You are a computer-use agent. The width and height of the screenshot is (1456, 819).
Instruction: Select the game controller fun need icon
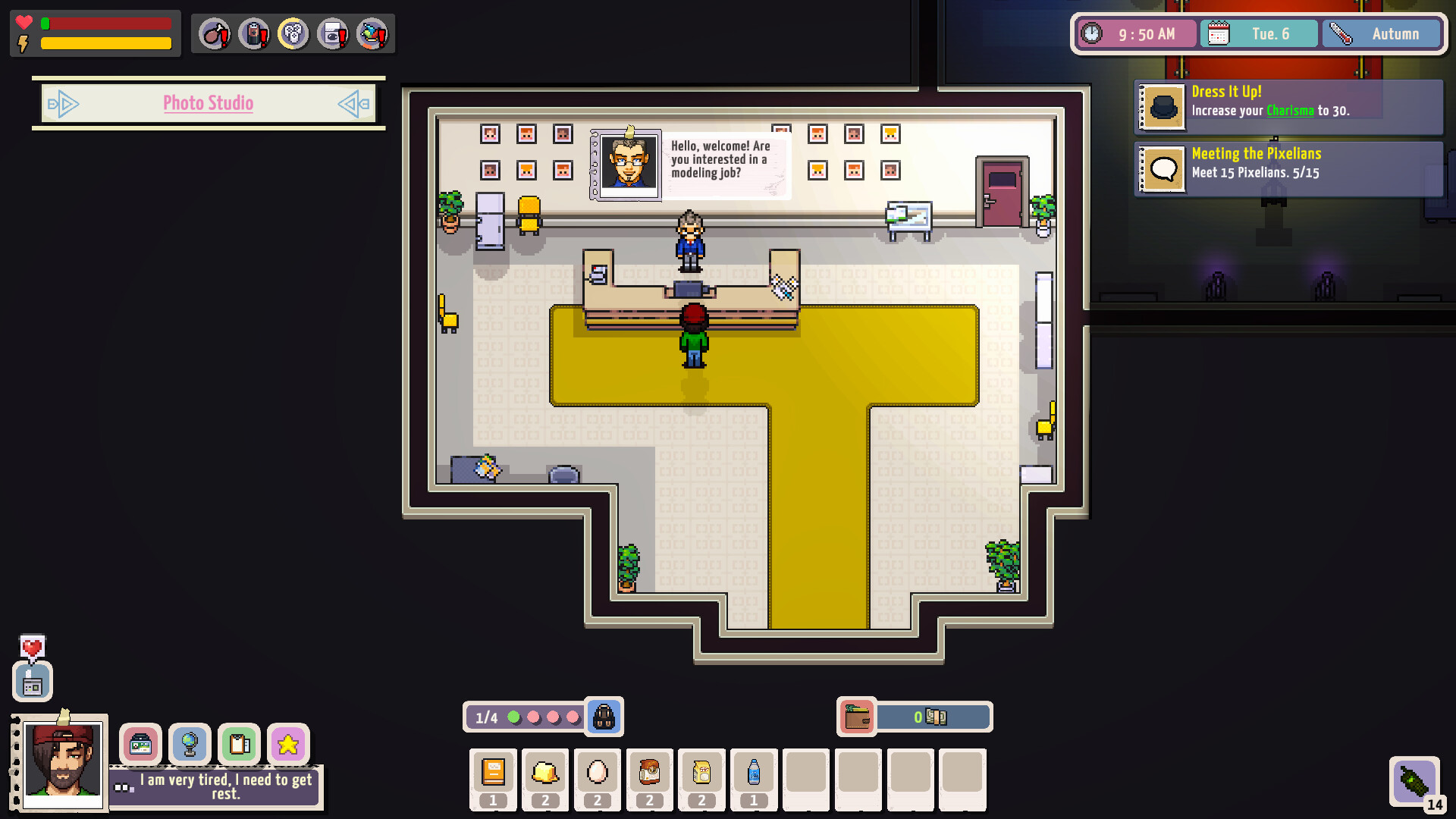click(293, 33)
